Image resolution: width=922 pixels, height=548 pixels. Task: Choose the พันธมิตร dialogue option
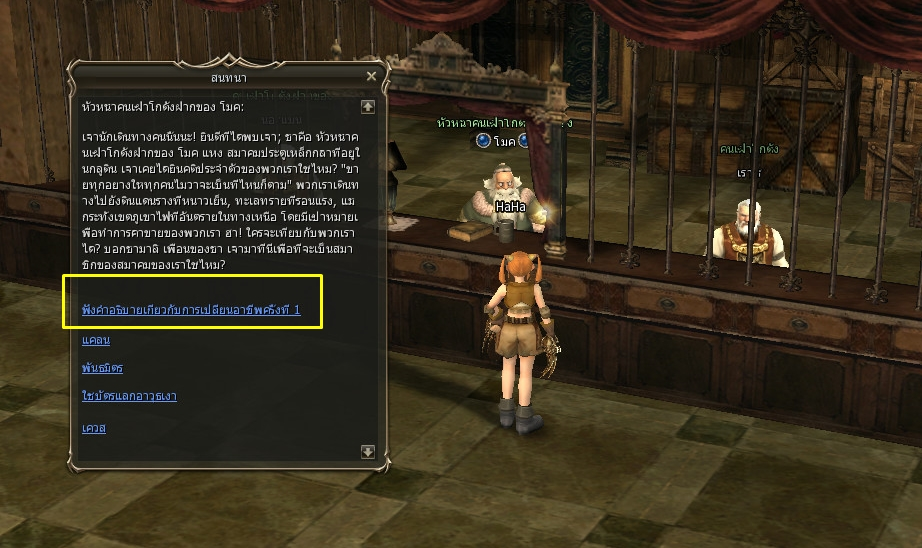pos(103,368)
